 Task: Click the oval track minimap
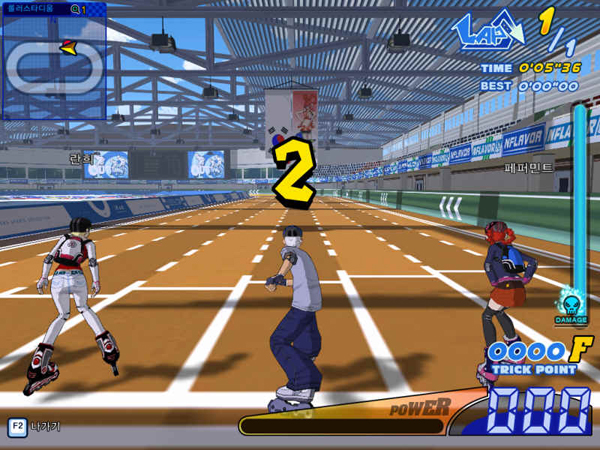53,66
